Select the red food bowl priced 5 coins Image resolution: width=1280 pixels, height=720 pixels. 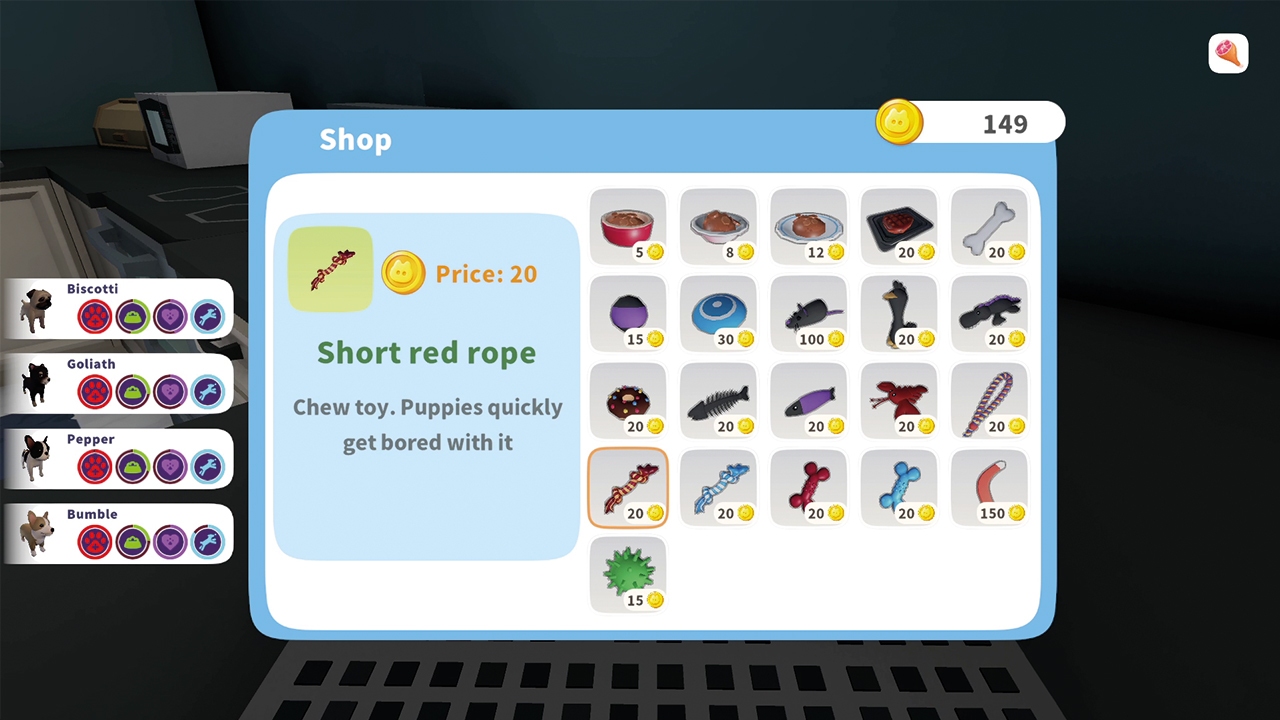(628, 222)
